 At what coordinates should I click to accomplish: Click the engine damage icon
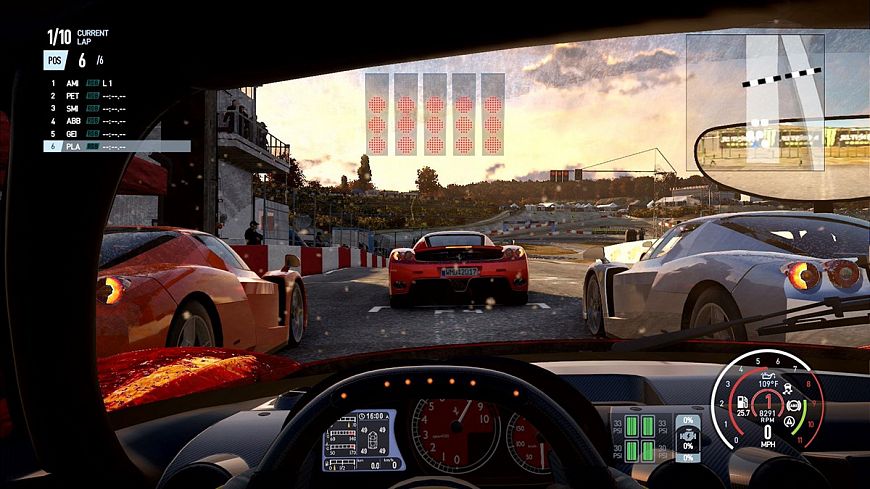coord(688,437)
